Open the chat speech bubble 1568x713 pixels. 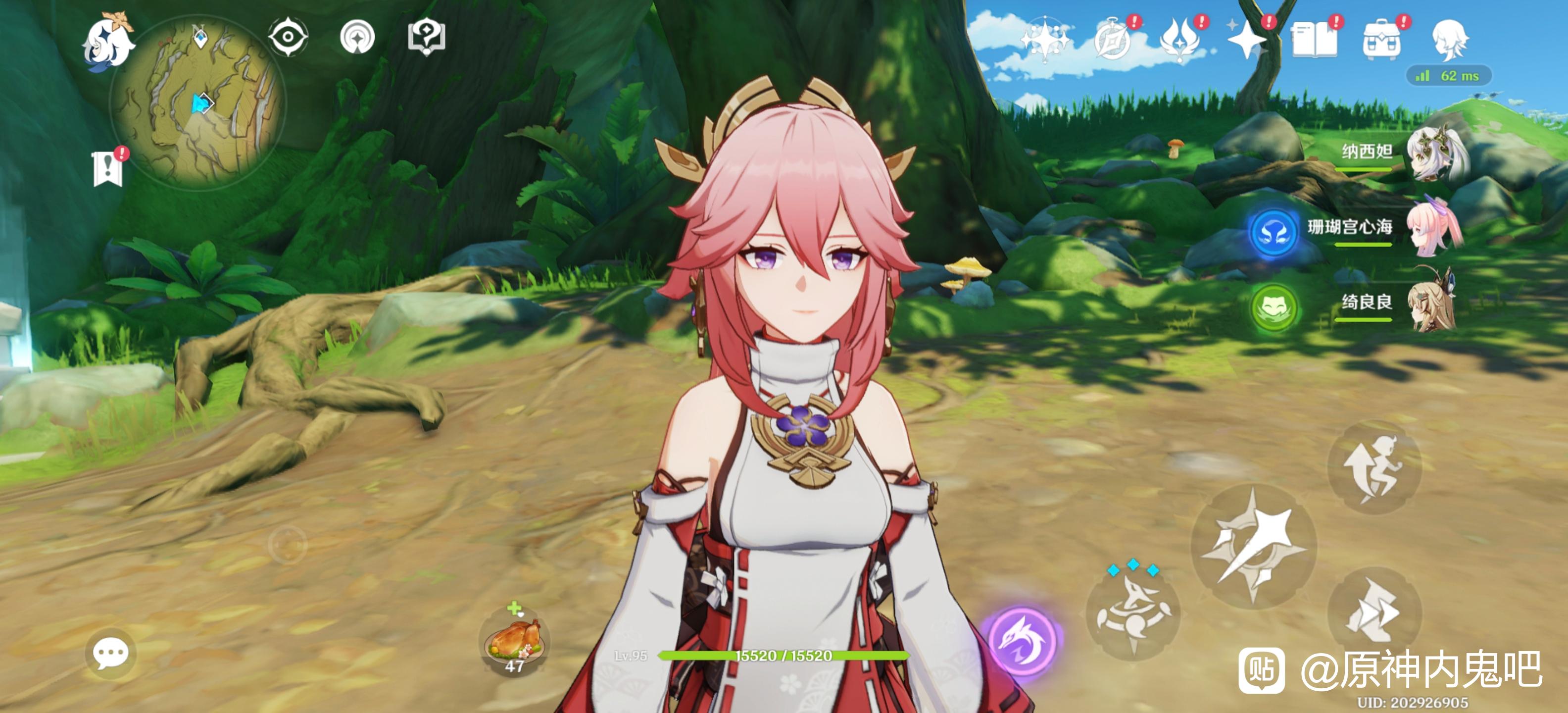pyautogui.click(x=110, y=653)
